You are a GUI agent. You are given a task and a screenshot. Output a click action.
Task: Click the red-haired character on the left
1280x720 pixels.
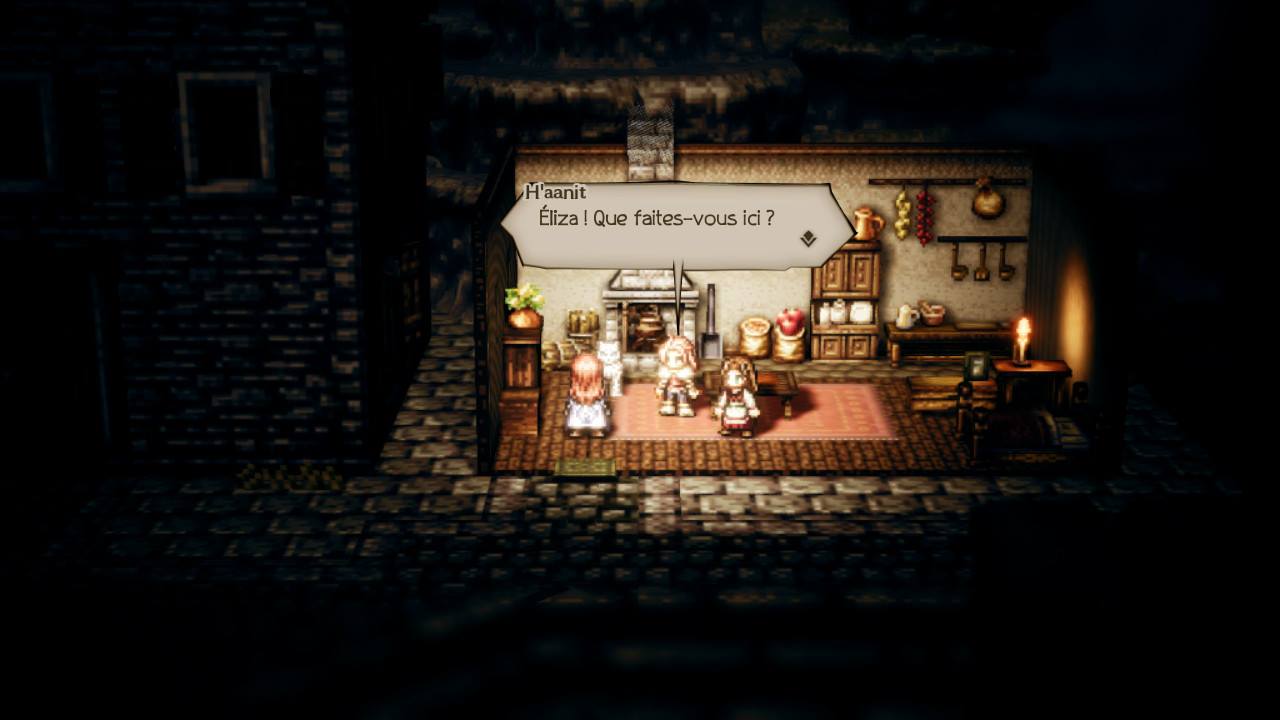click(584, 395)
